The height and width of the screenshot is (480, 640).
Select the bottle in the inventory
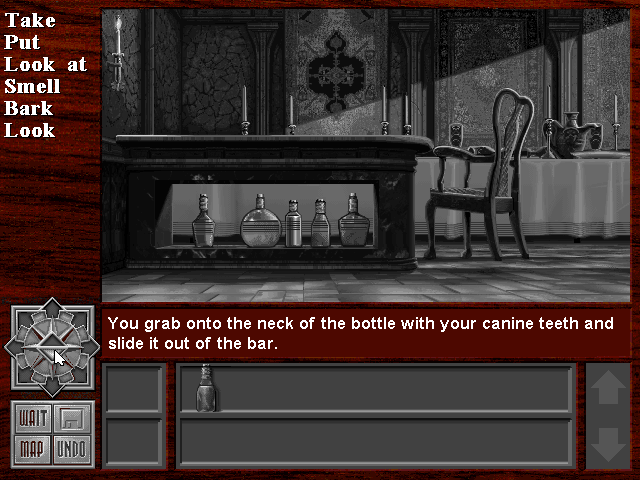pos(206,389)
